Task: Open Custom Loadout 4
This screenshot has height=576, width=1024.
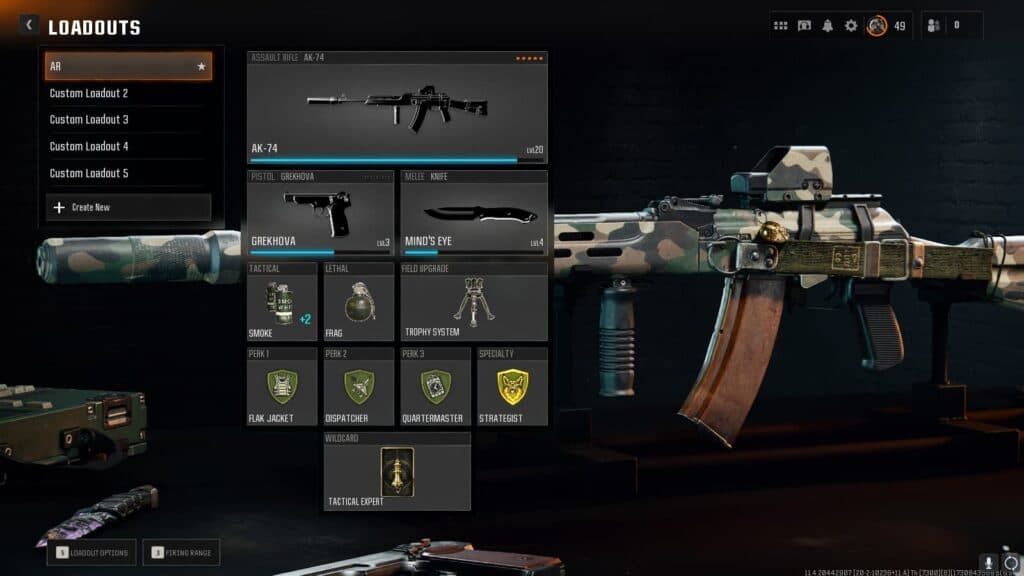Action: 128,146
